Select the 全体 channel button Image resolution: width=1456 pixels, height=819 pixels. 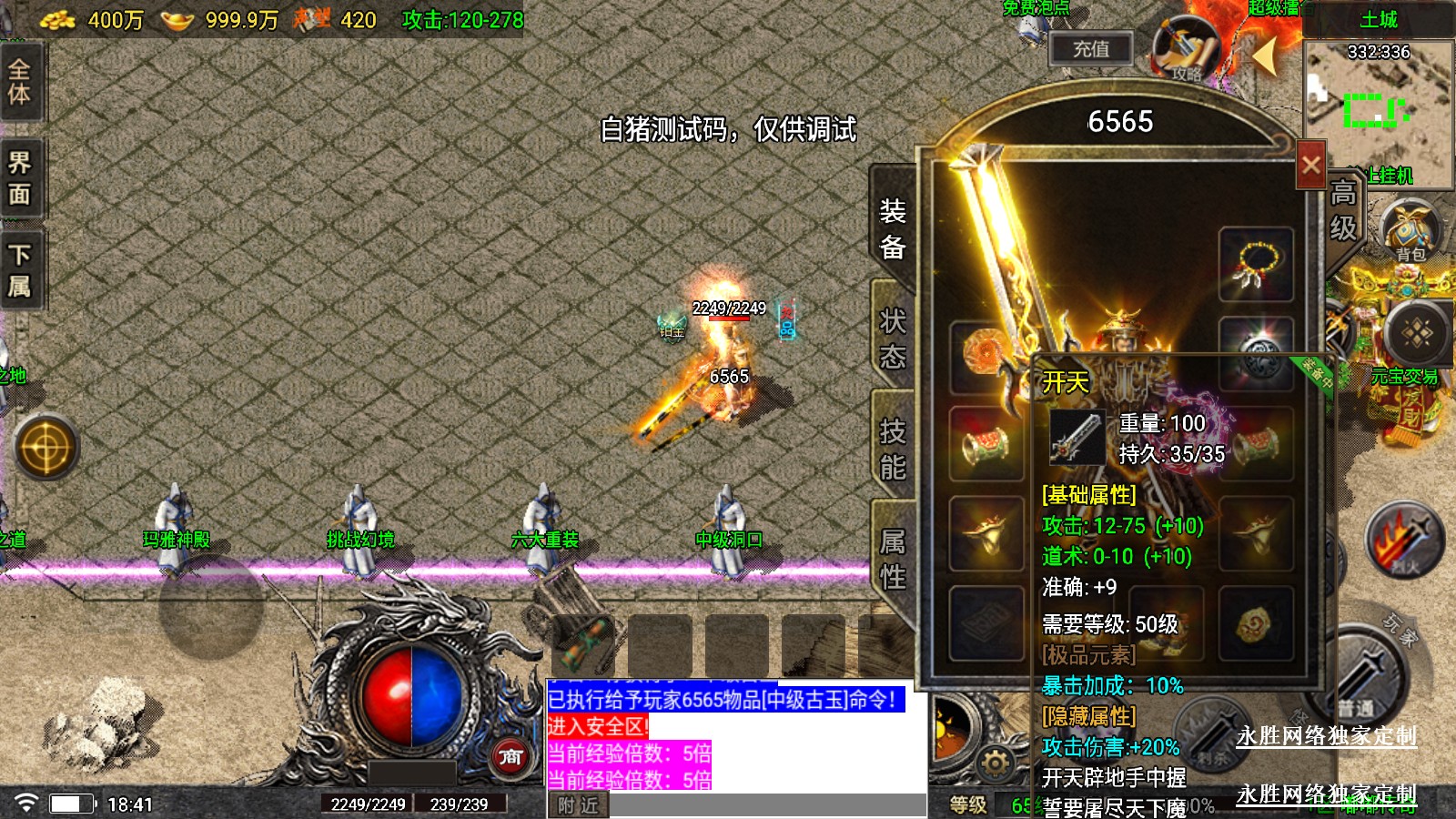[x=20, y=82]
